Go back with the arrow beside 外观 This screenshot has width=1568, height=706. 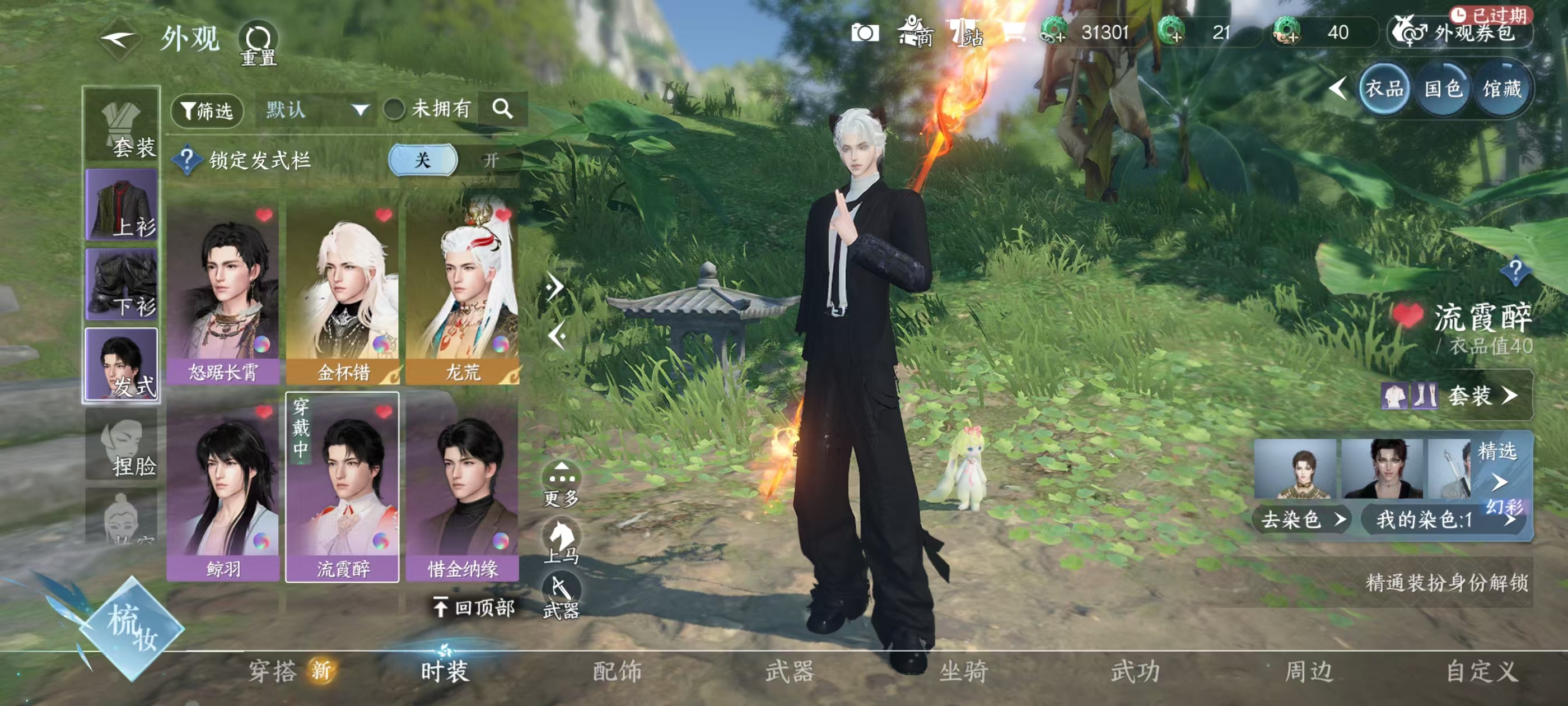click(x=120, y=40)
